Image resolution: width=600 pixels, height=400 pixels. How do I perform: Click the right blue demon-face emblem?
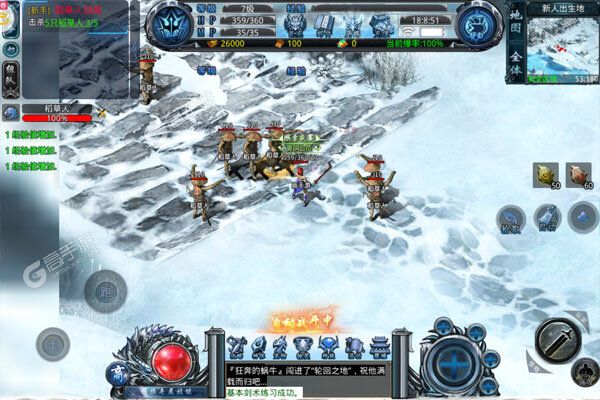(477, 27)
